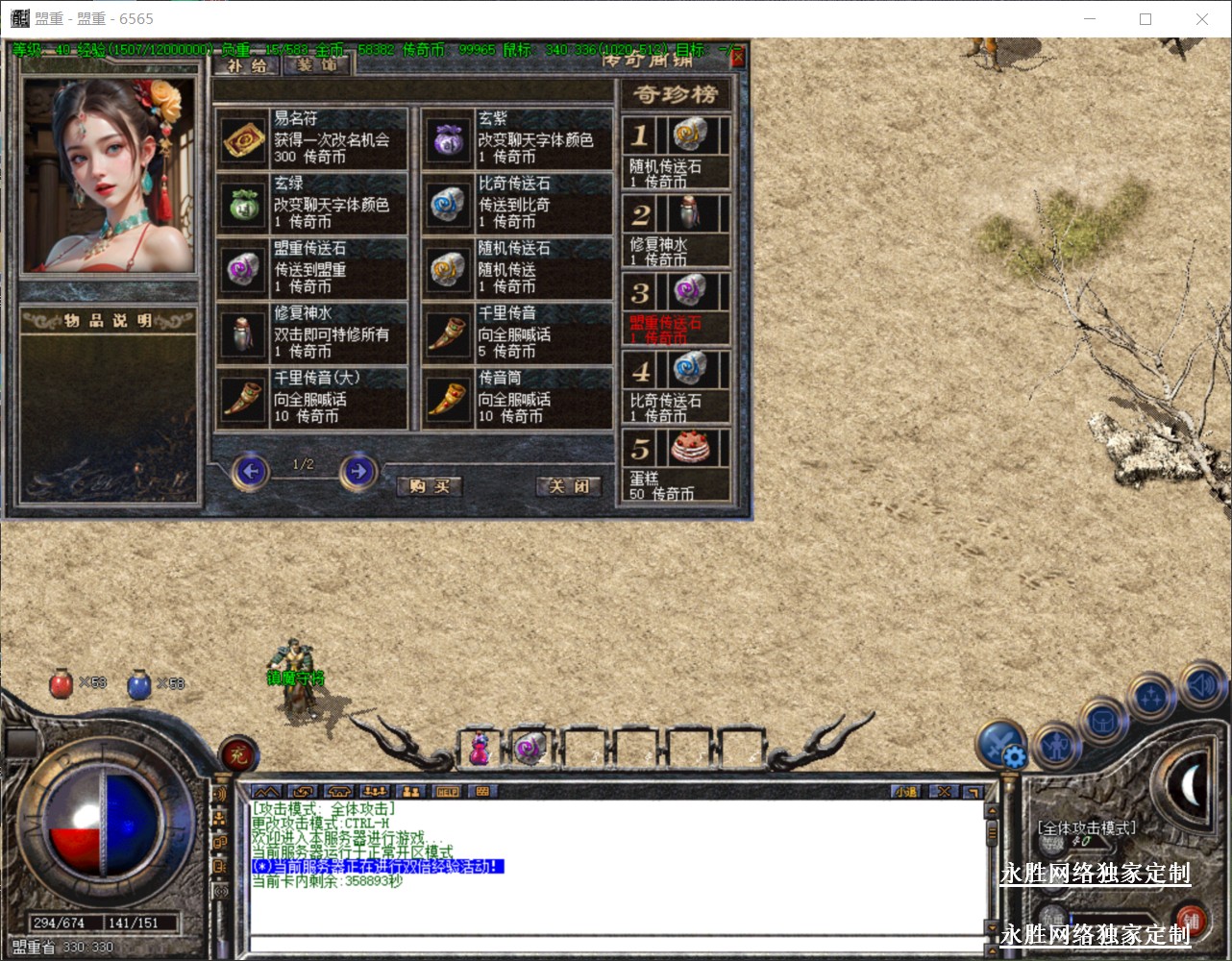Click the red 充 recharge button
The height and width of the screenshot is (961, 1232).
coord(237,755)
